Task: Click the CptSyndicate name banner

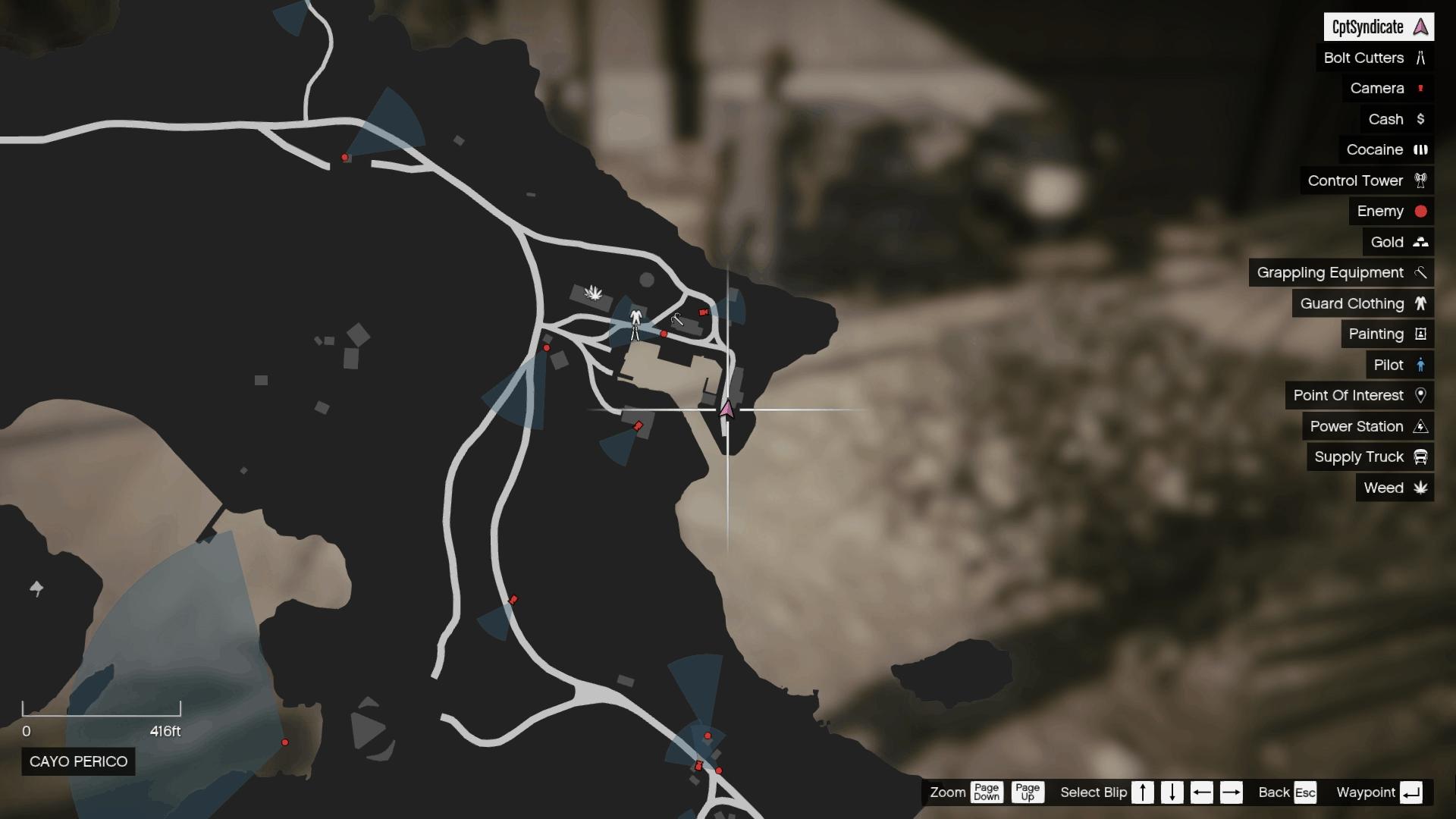Action: tap(1380, 27)
